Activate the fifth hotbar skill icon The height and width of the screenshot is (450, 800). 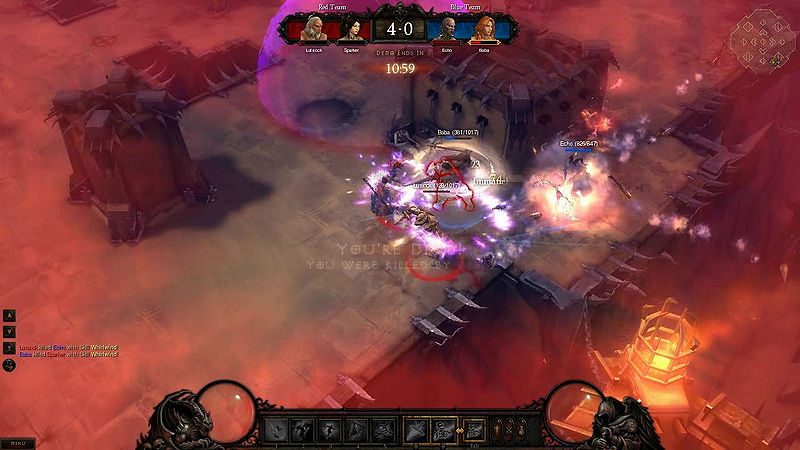click(x=382, y=430)
